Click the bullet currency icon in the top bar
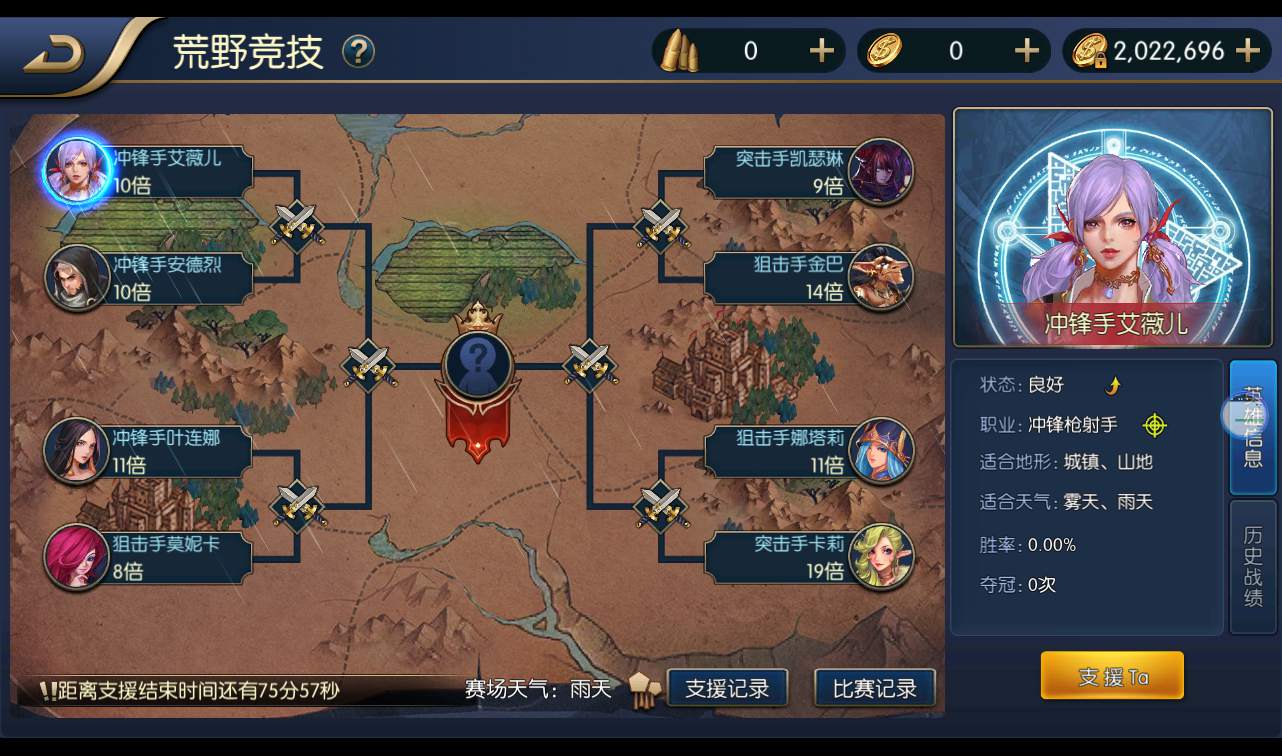This screenshot has width=1282, height=756. tap(679, 50)
